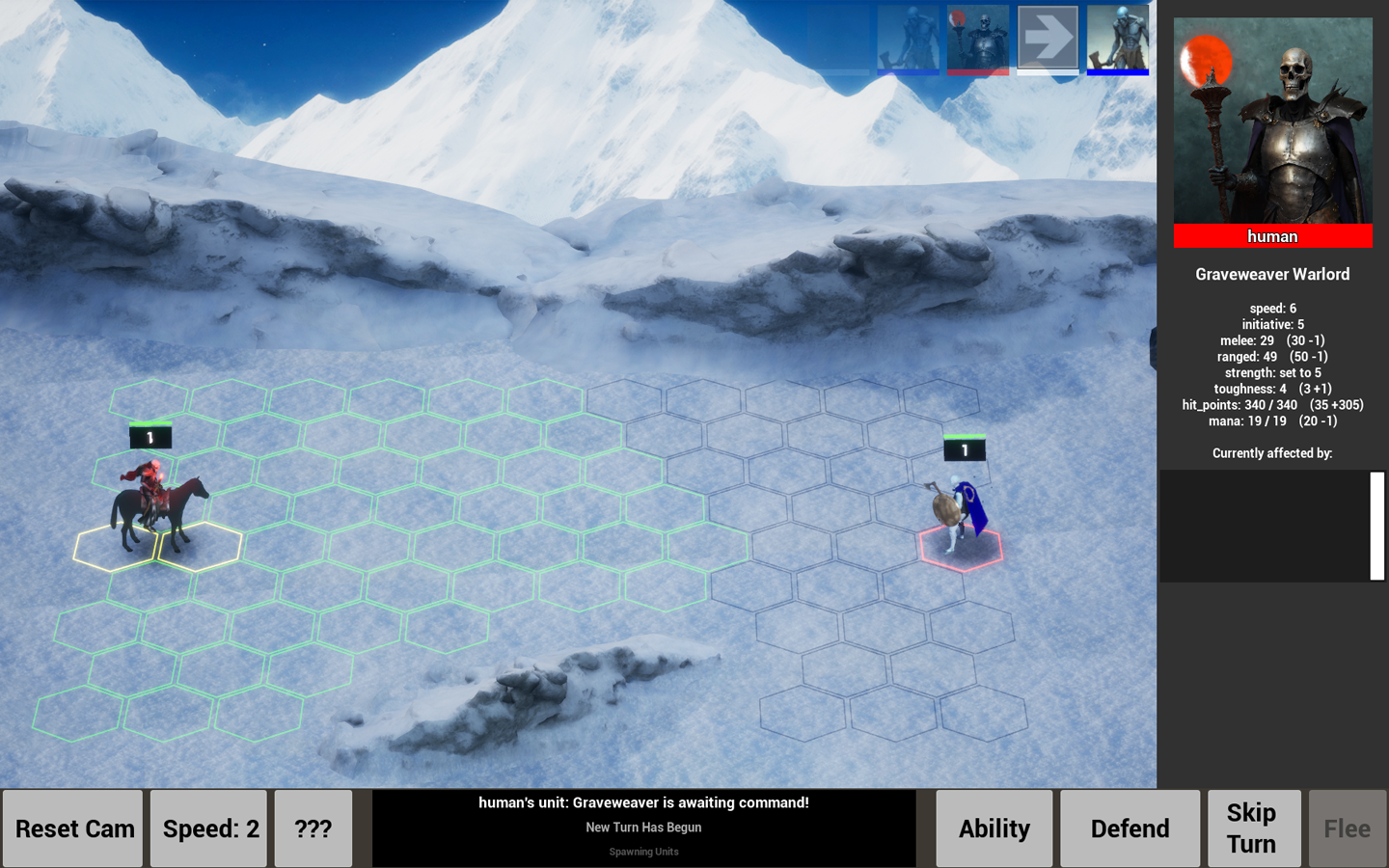The width and height of the screenshot is (1389, 868).
Task: Click the Flee button
Action: pos(1347,827)
